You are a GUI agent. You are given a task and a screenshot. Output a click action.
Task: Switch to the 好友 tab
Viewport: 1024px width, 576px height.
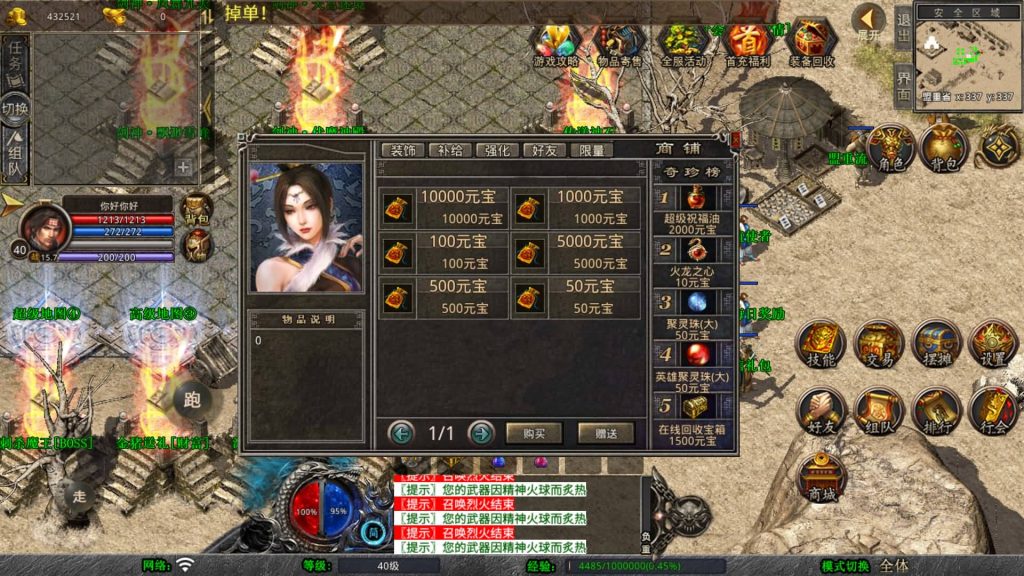544,150
